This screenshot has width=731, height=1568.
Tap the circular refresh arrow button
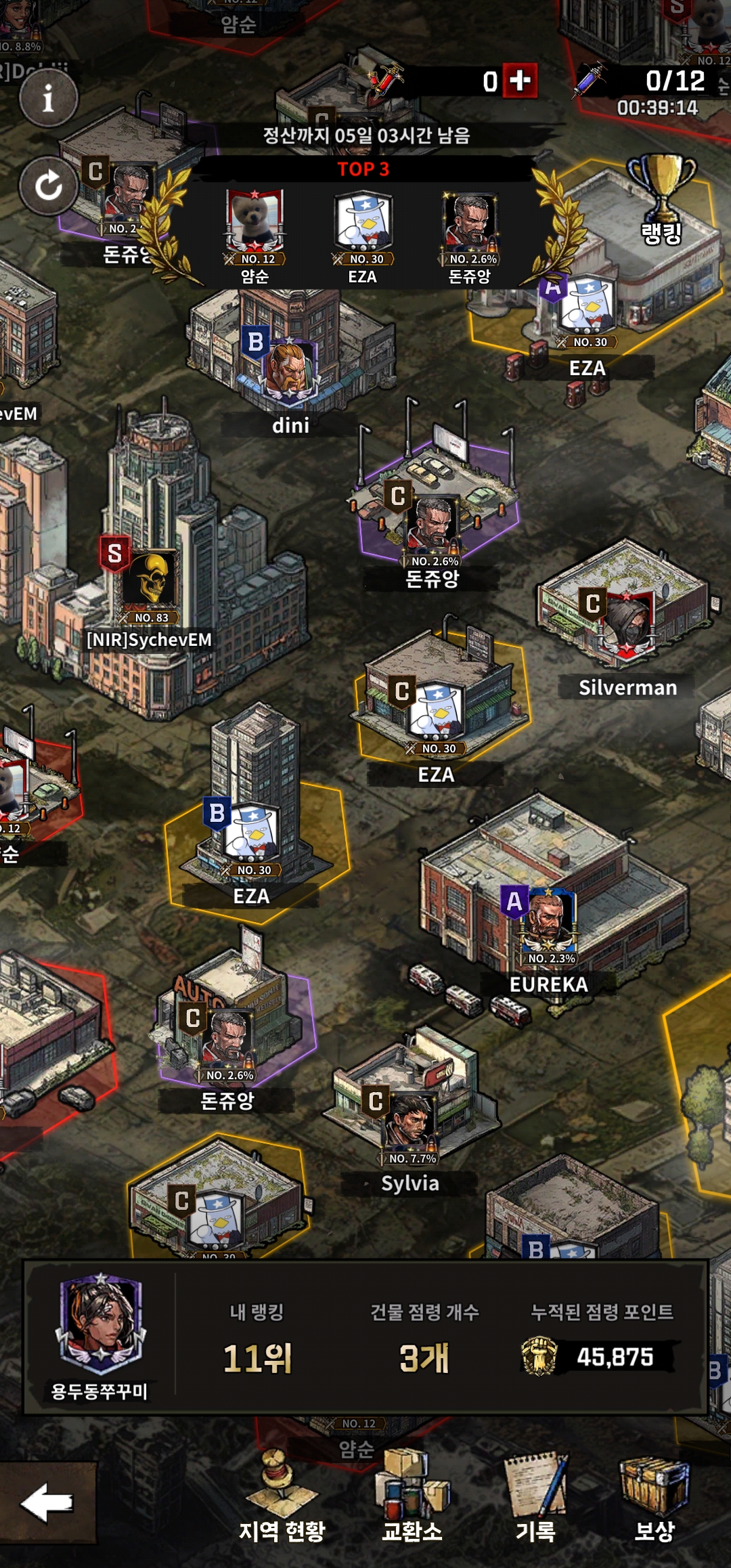tap(48, 186)
